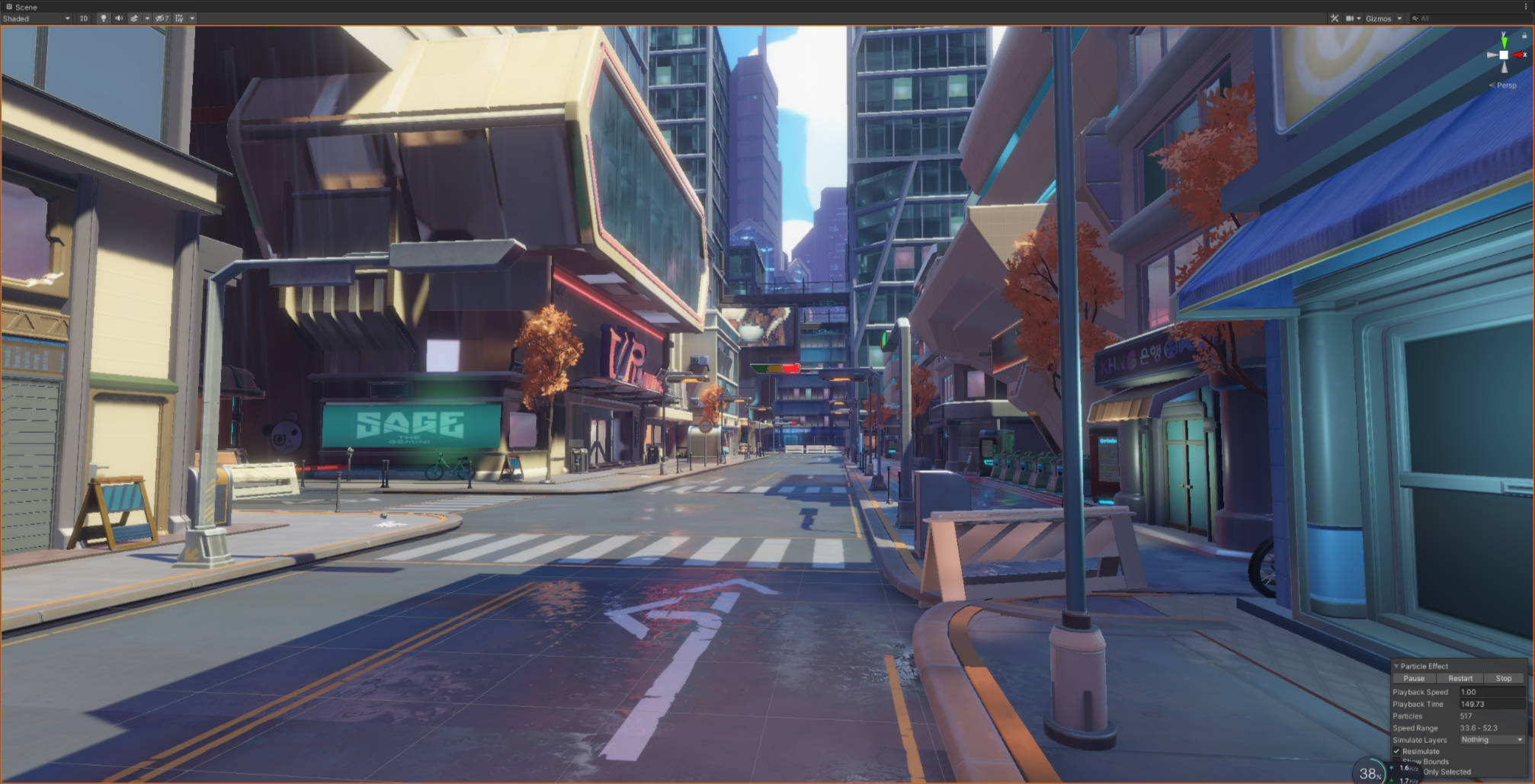Image resolution: width=1535 pixels, height=784 pixels.
Task: Toggle scene lighting with the lightbulb icon
Action: 103,18
